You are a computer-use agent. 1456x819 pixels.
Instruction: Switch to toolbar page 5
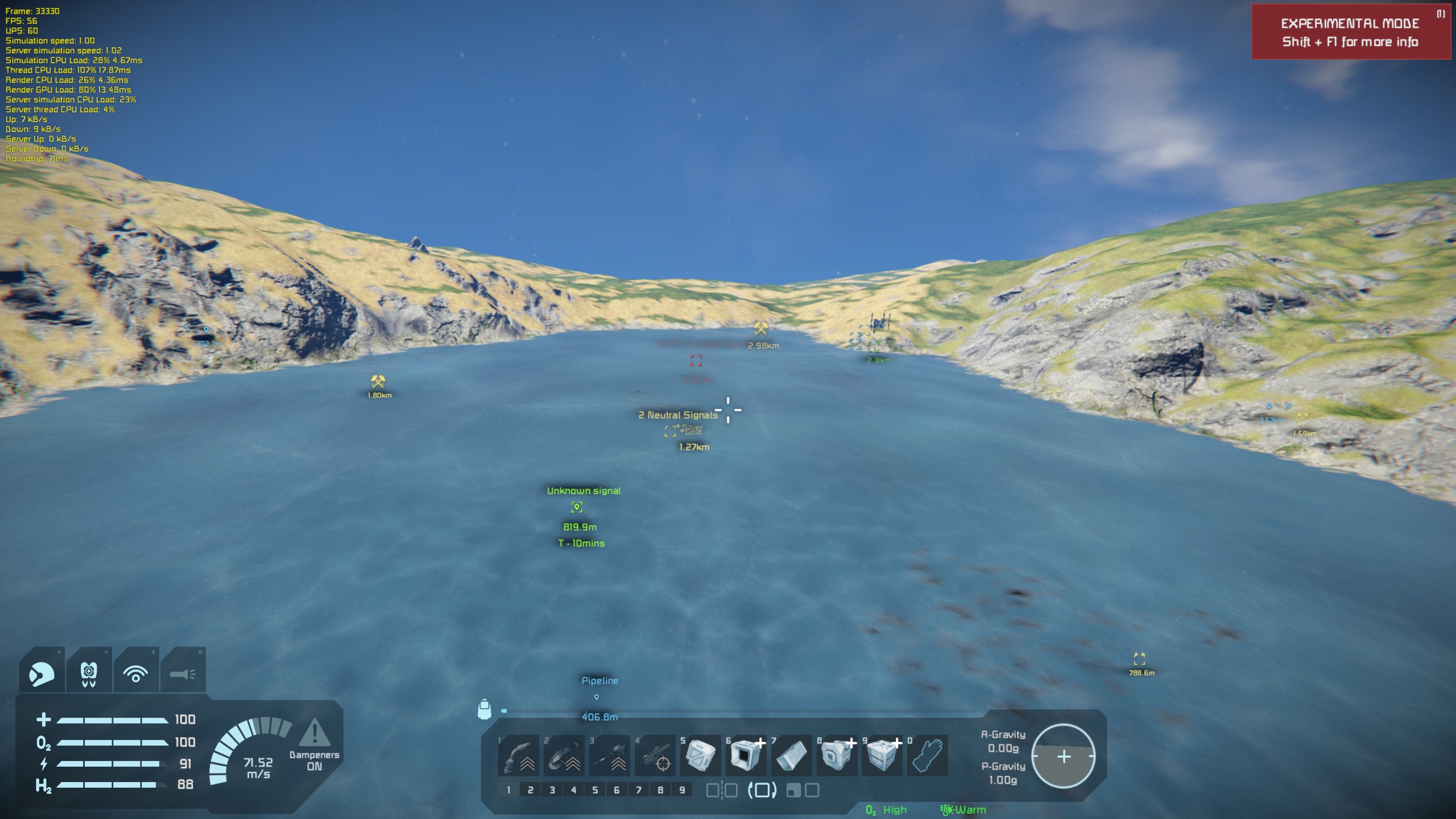595,790
